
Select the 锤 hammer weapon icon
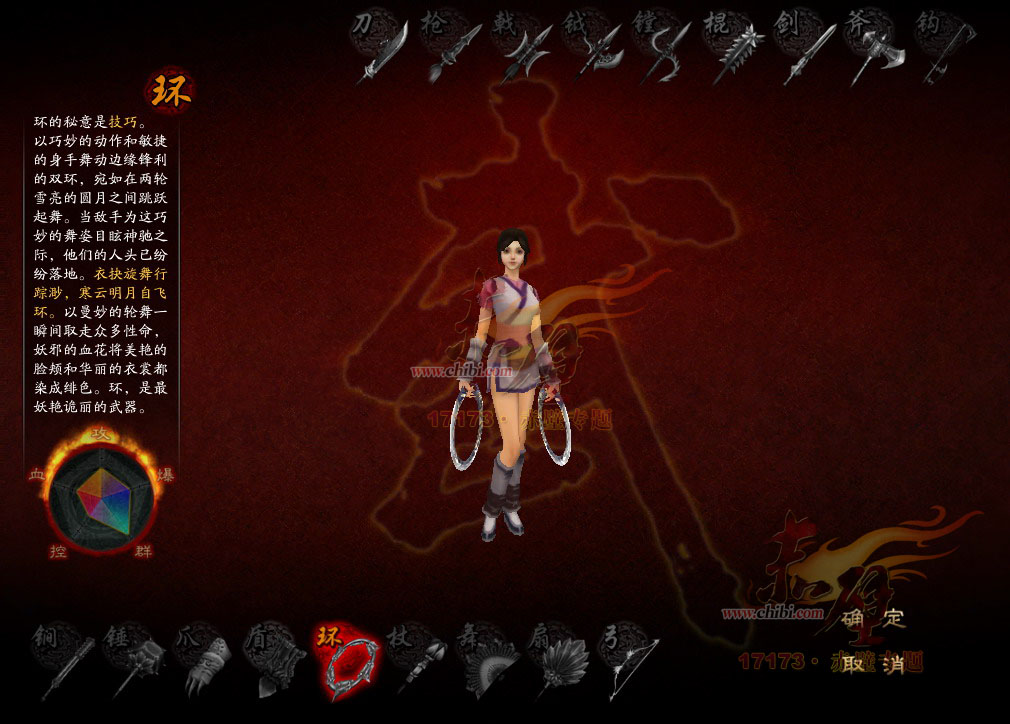133,660
